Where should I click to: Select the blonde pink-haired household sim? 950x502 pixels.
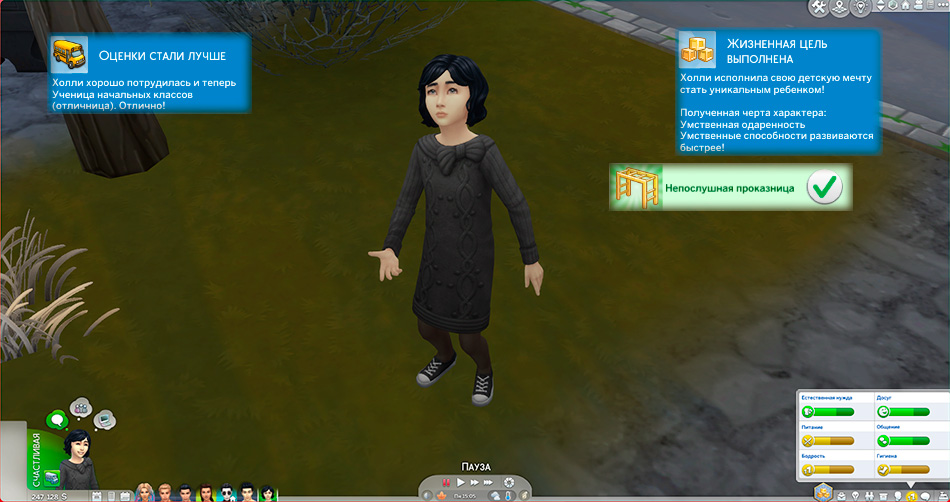(x=145, y=493)
